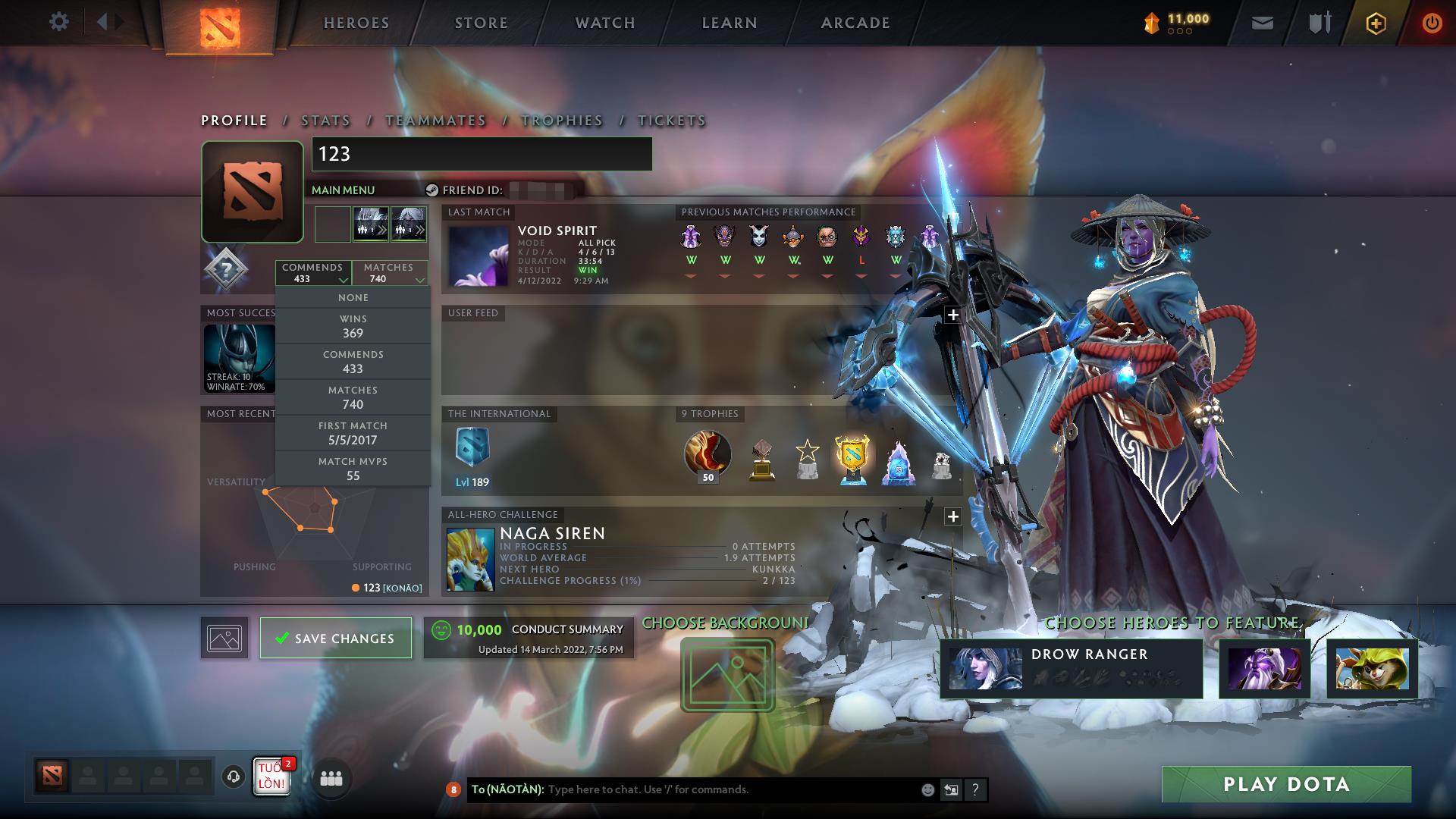This screenshot has height=819, width=1456.
Task: Open the settings gear menu
Action: [59, 23]
